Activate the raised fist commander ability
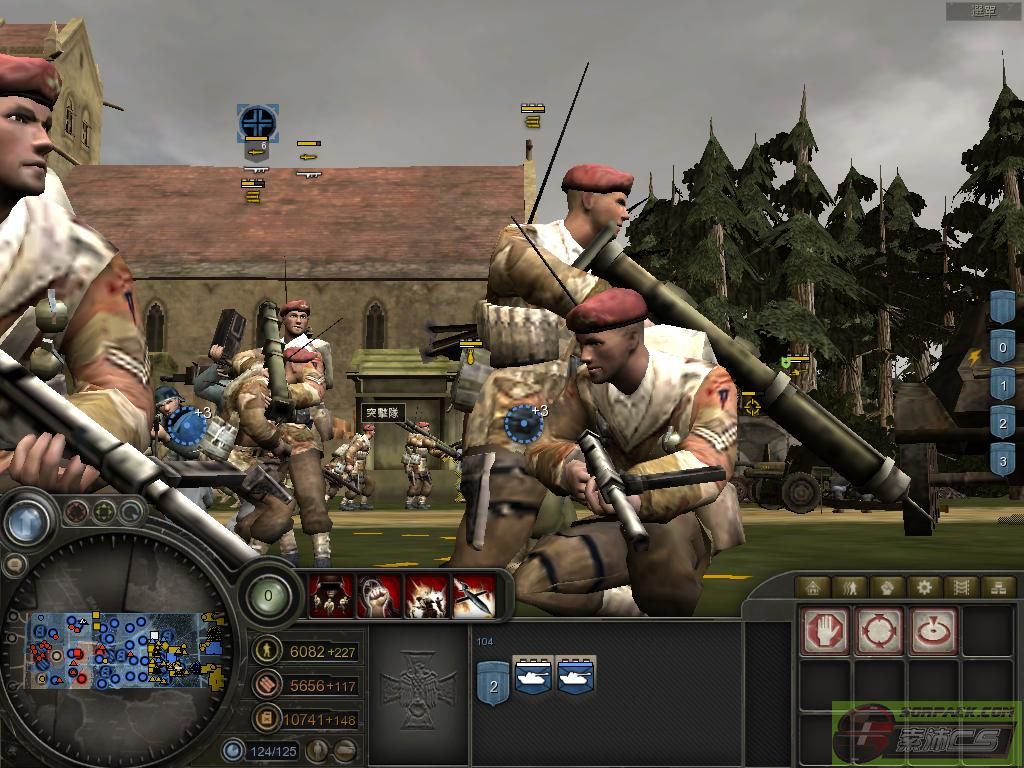The height and width of the screenshot is (768, 1024). click(x=379, y=596)
